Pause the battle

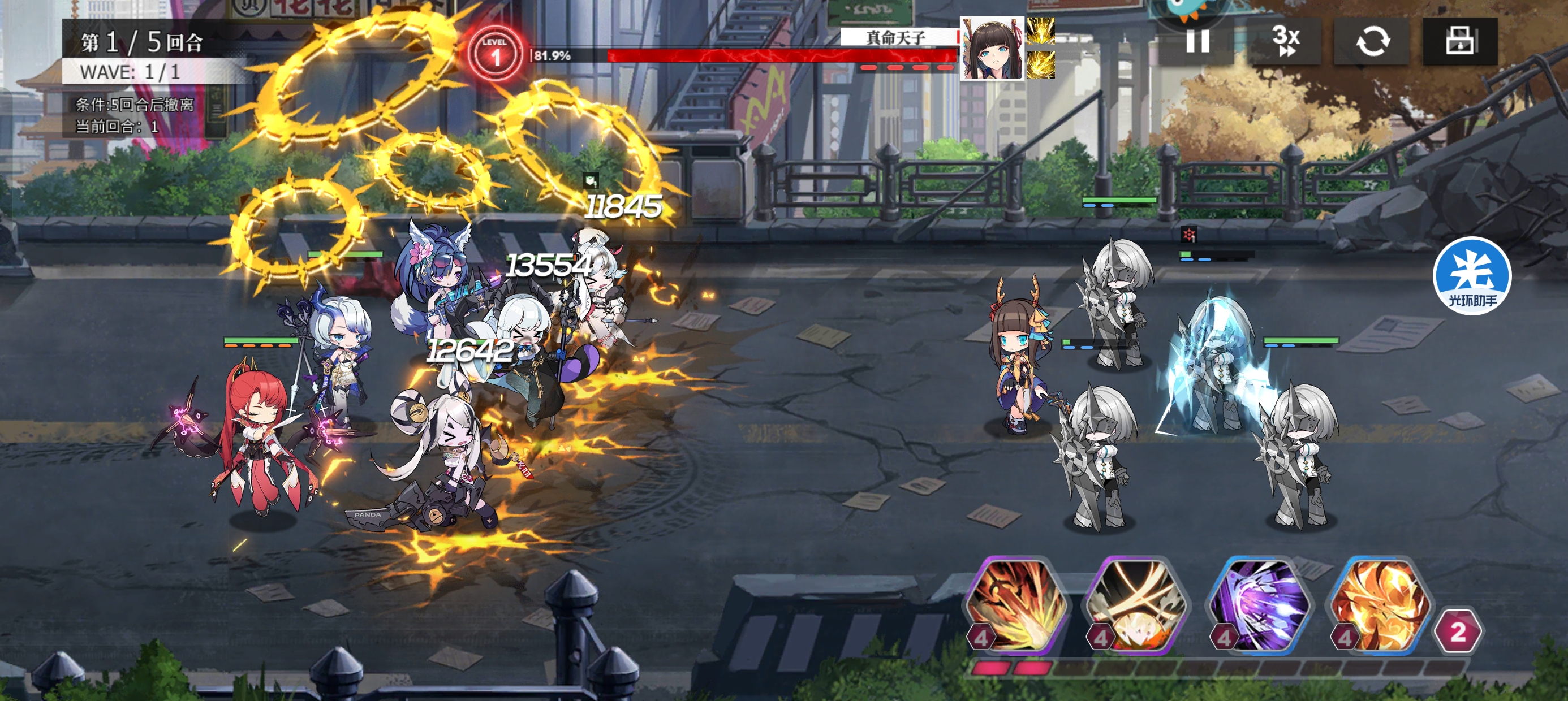click(x=1197, y=41)
